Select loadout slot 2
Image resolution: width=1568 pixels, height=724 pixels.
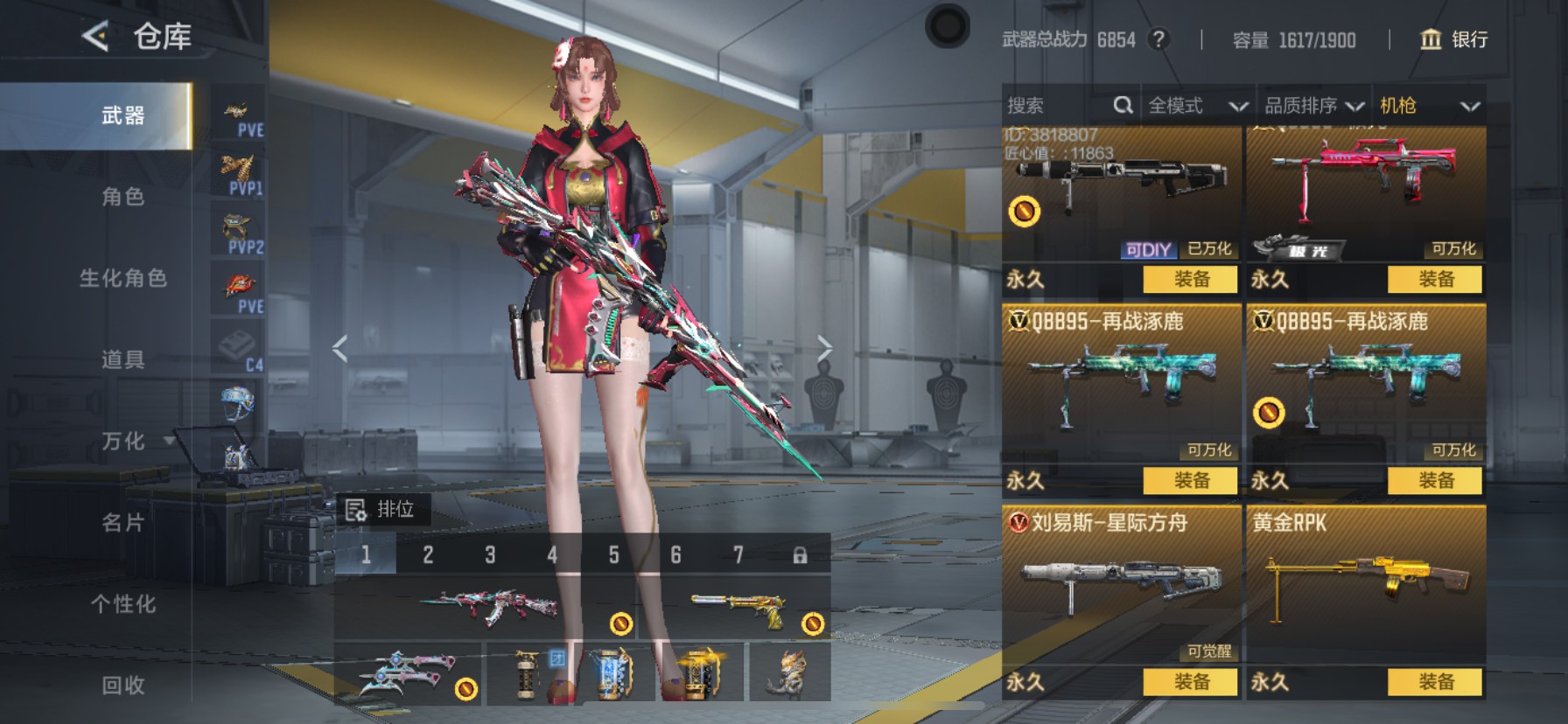click(x=428, y=555)
